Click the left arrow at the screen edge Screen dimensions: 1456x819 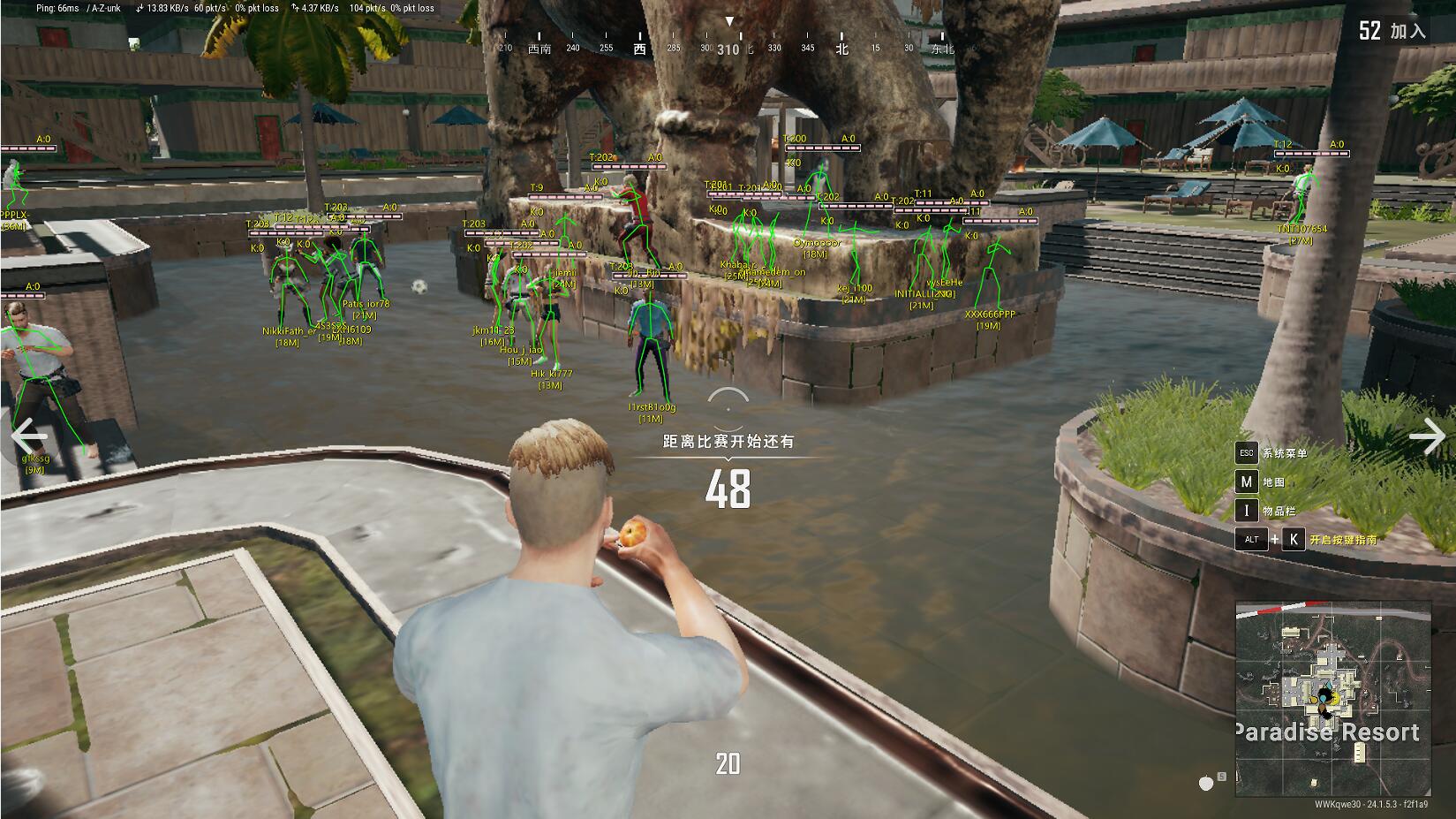coord(28,435)
